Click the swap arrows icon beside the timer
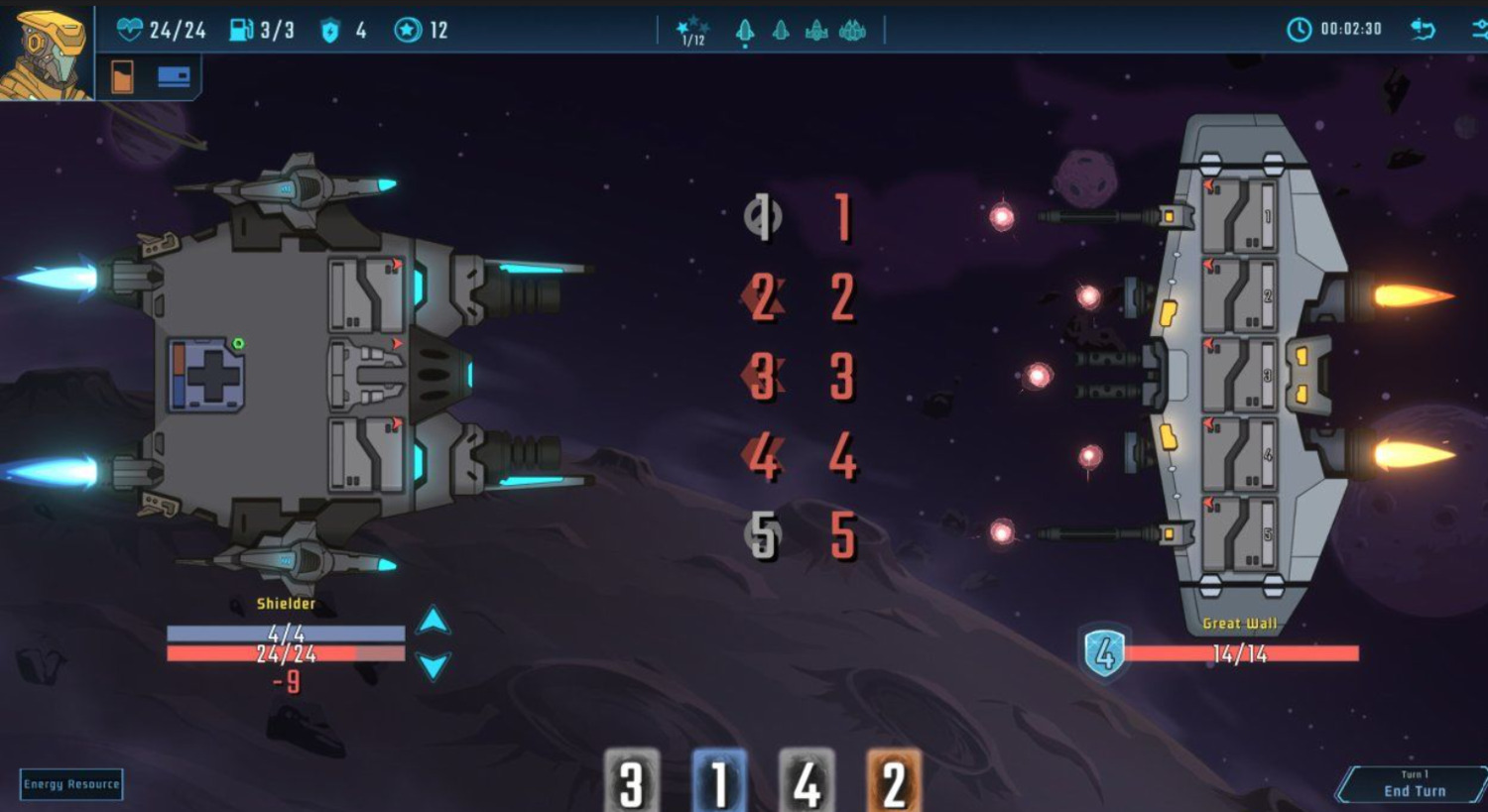1488x812 pixels. click(x=1423, y=30)
